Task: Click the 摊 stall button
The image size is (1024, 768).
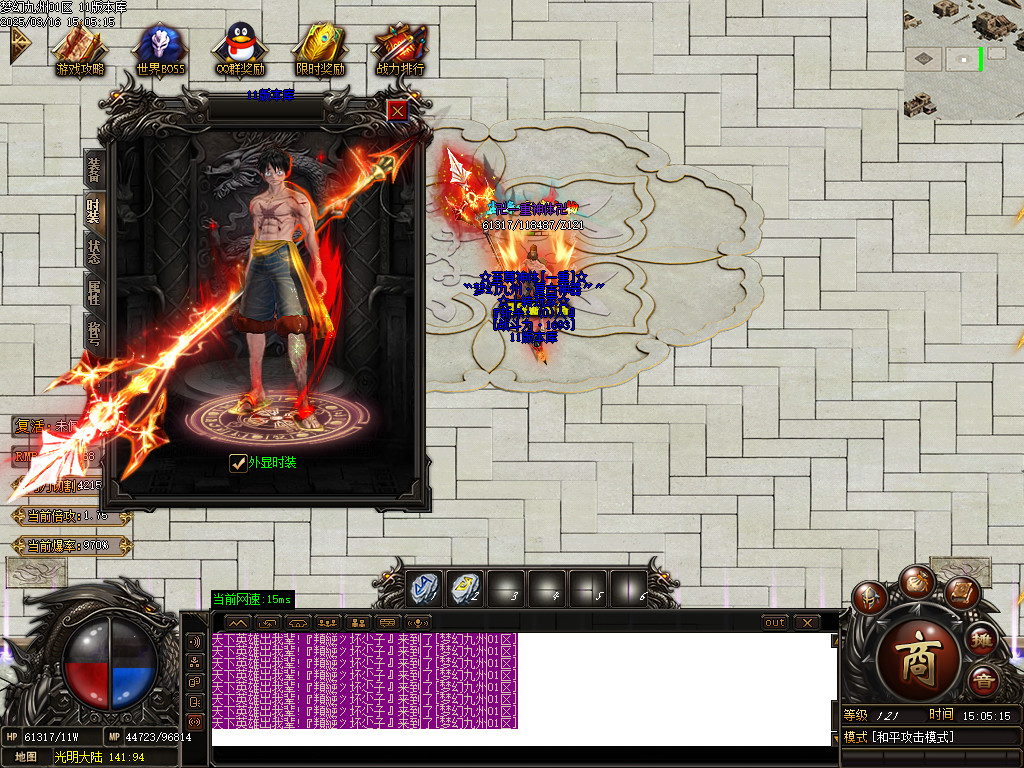Action: tap(982, 640)
